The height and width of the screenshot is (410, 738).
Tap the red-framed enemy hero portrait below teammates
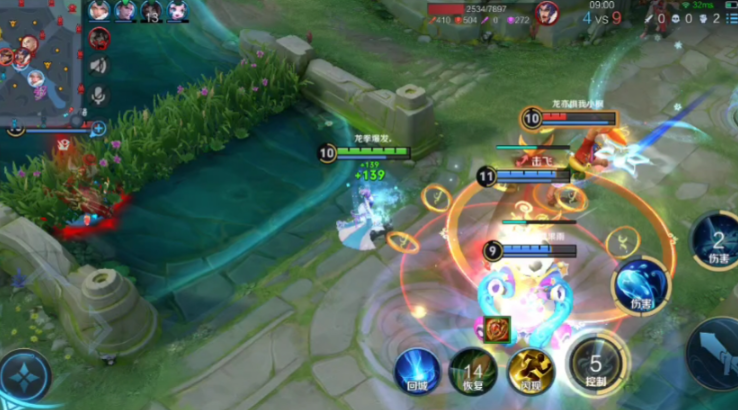(99, 38)
